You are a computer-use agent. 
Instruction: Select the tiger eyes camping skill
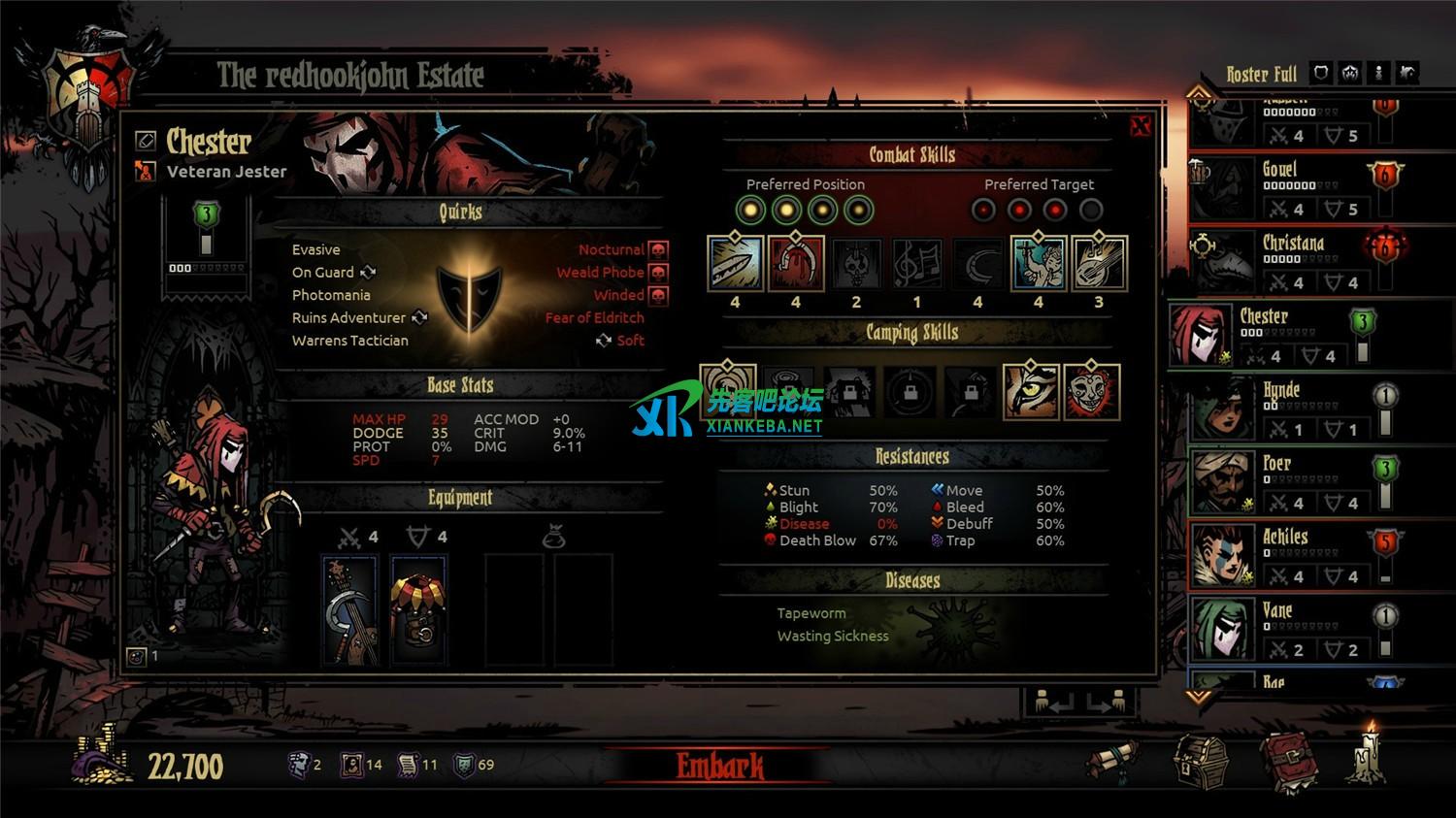coord(1030,392)
